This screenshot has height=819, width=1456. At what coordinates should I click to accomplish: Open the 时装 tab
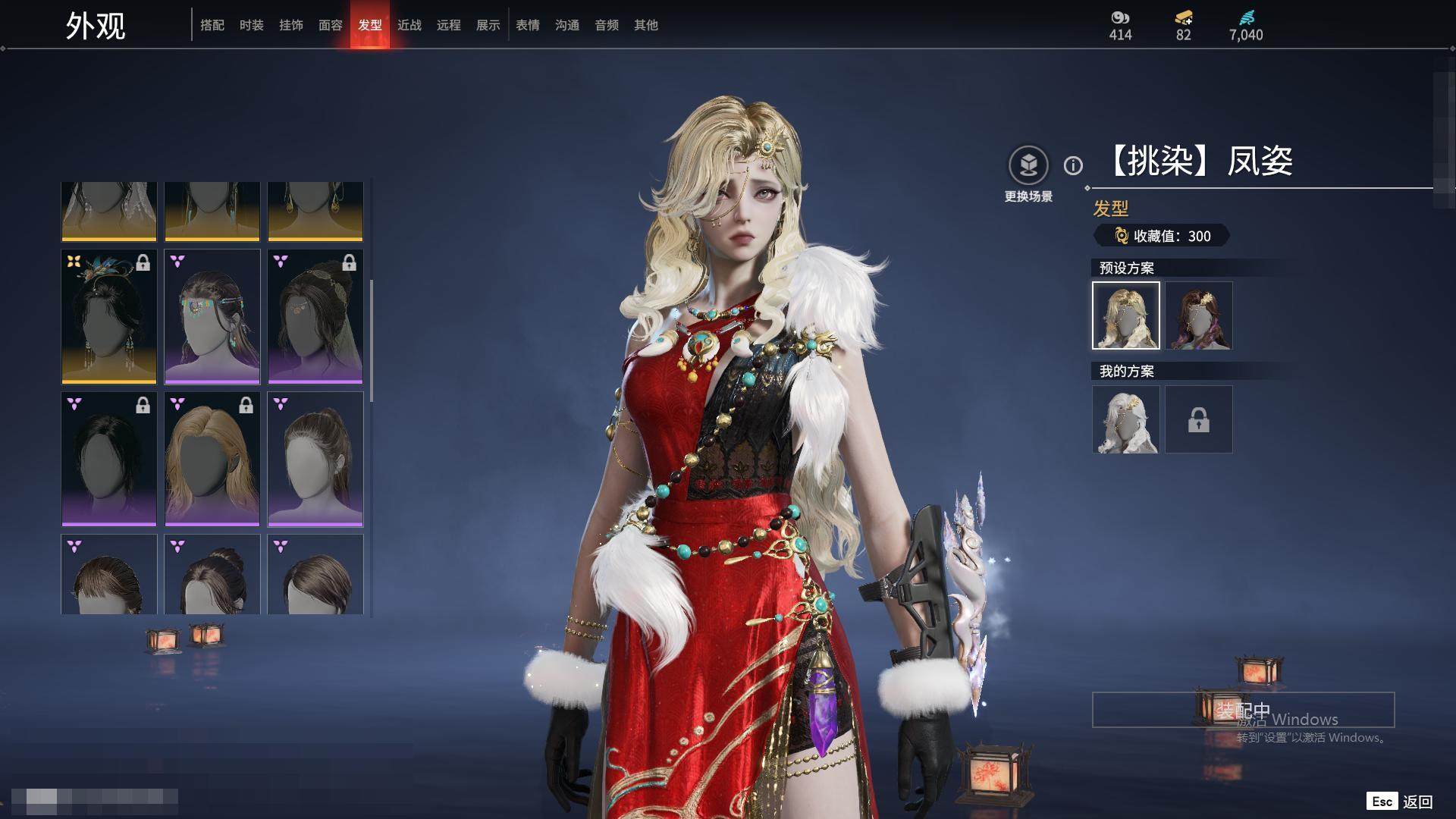tap(252, 25)
